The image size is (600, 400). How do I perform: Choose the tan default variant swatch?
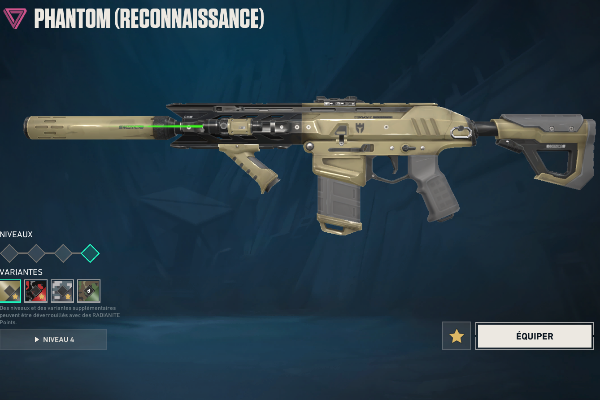[11, 290]
